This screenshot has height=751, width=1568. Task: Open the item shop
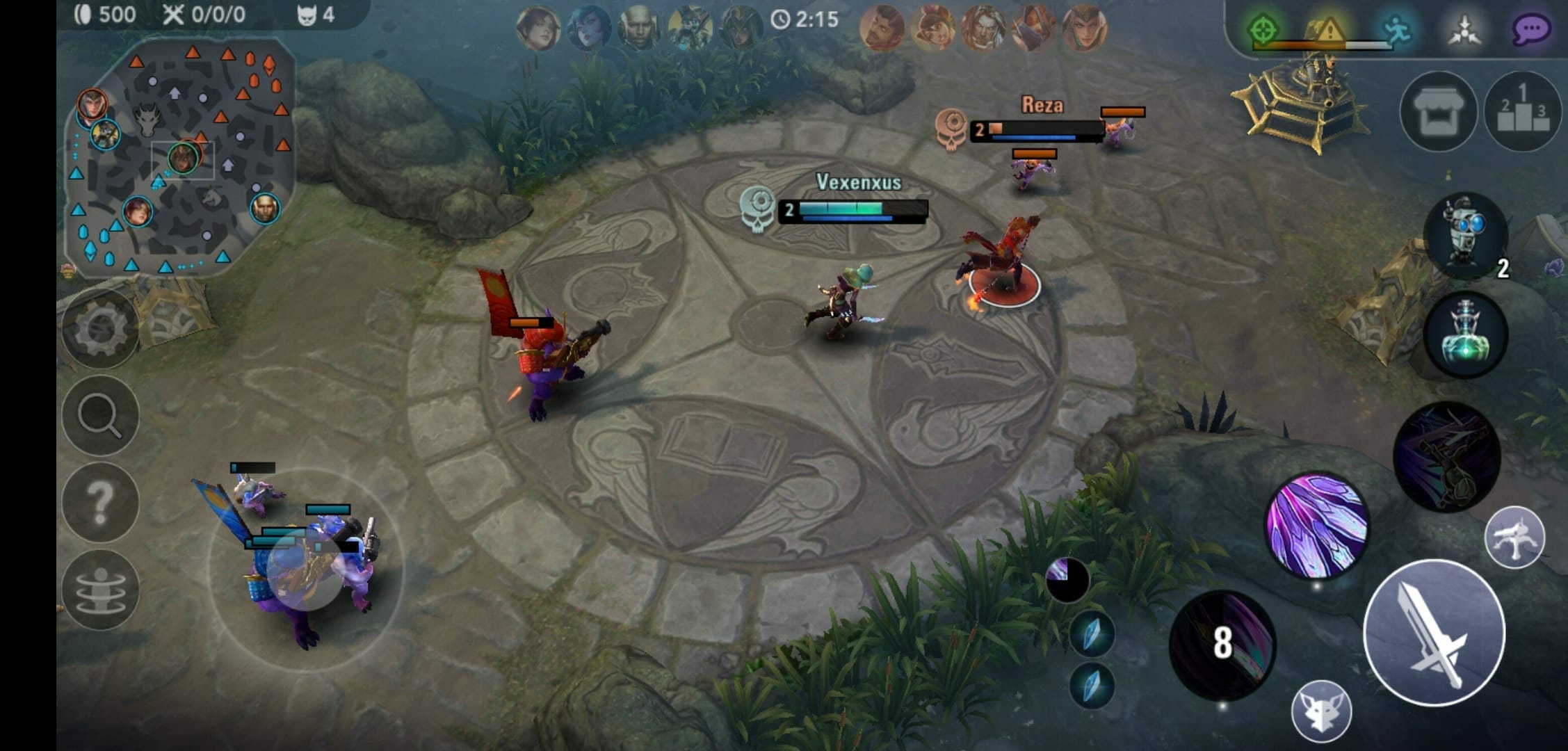pos(1437,112)
